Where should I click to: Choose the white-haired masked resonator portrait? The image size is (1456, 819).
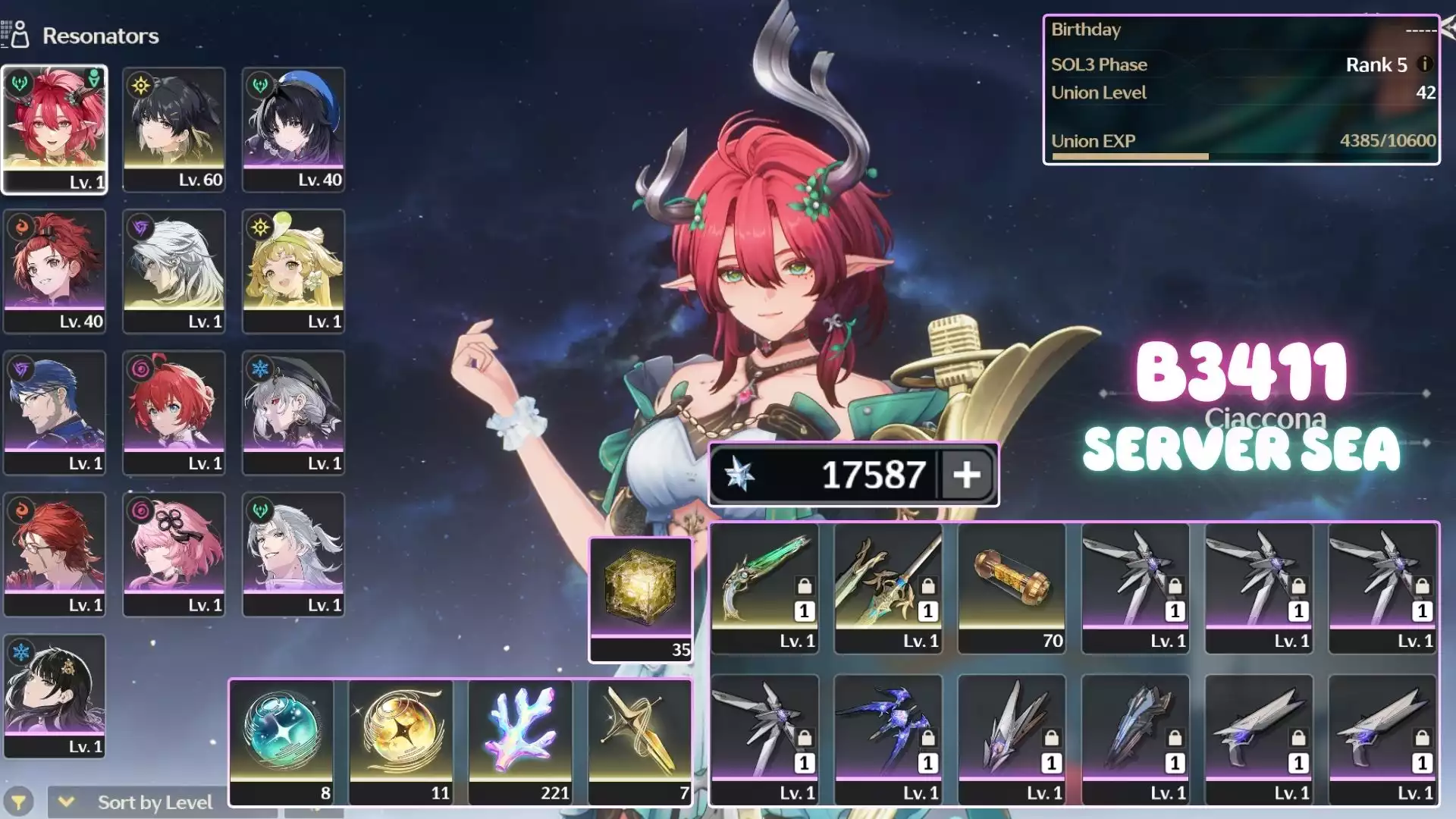(x=174, y=271)
